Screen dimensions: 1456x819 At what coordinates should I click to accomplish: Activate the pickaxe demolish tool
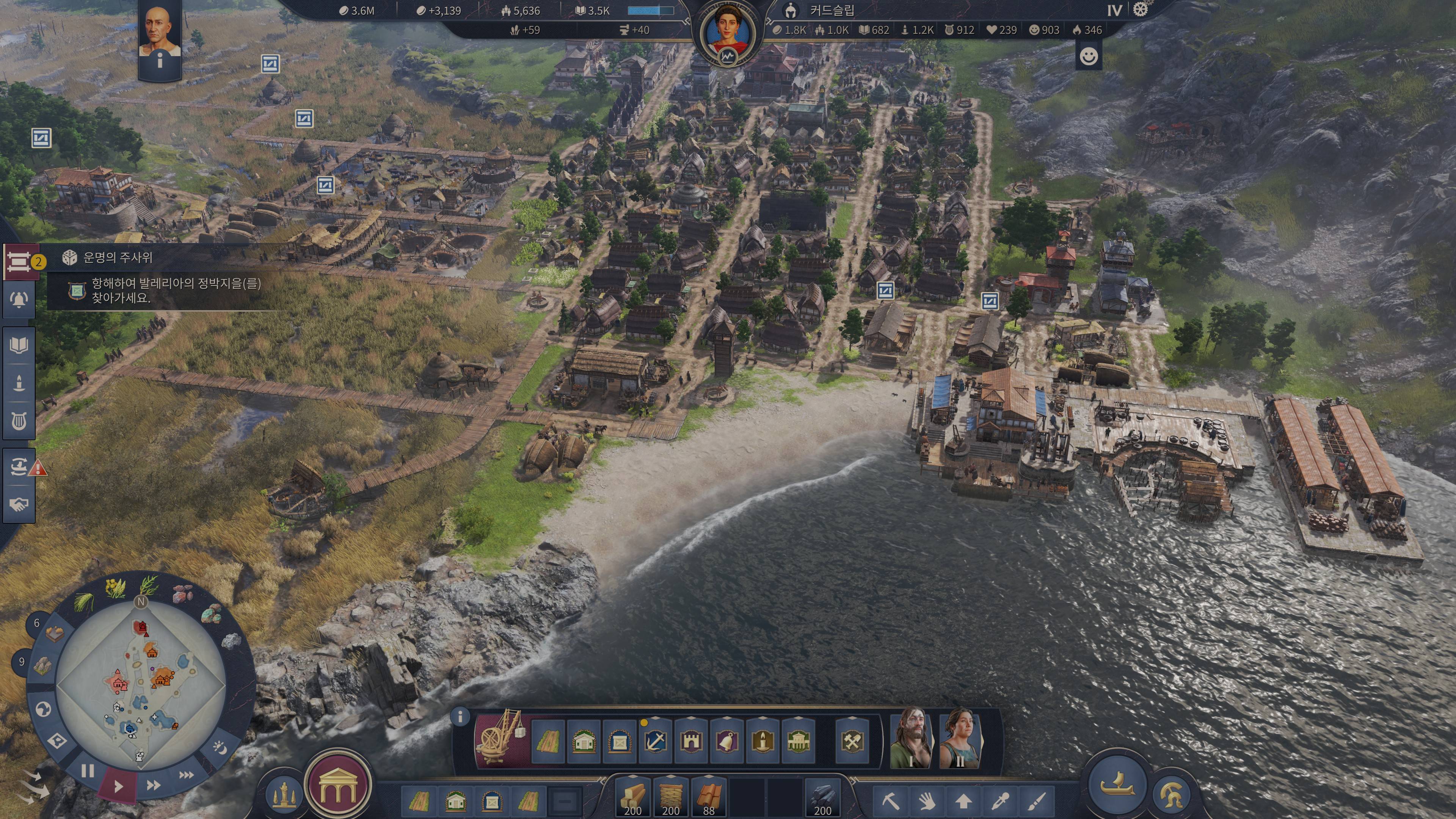pos(890,801)
